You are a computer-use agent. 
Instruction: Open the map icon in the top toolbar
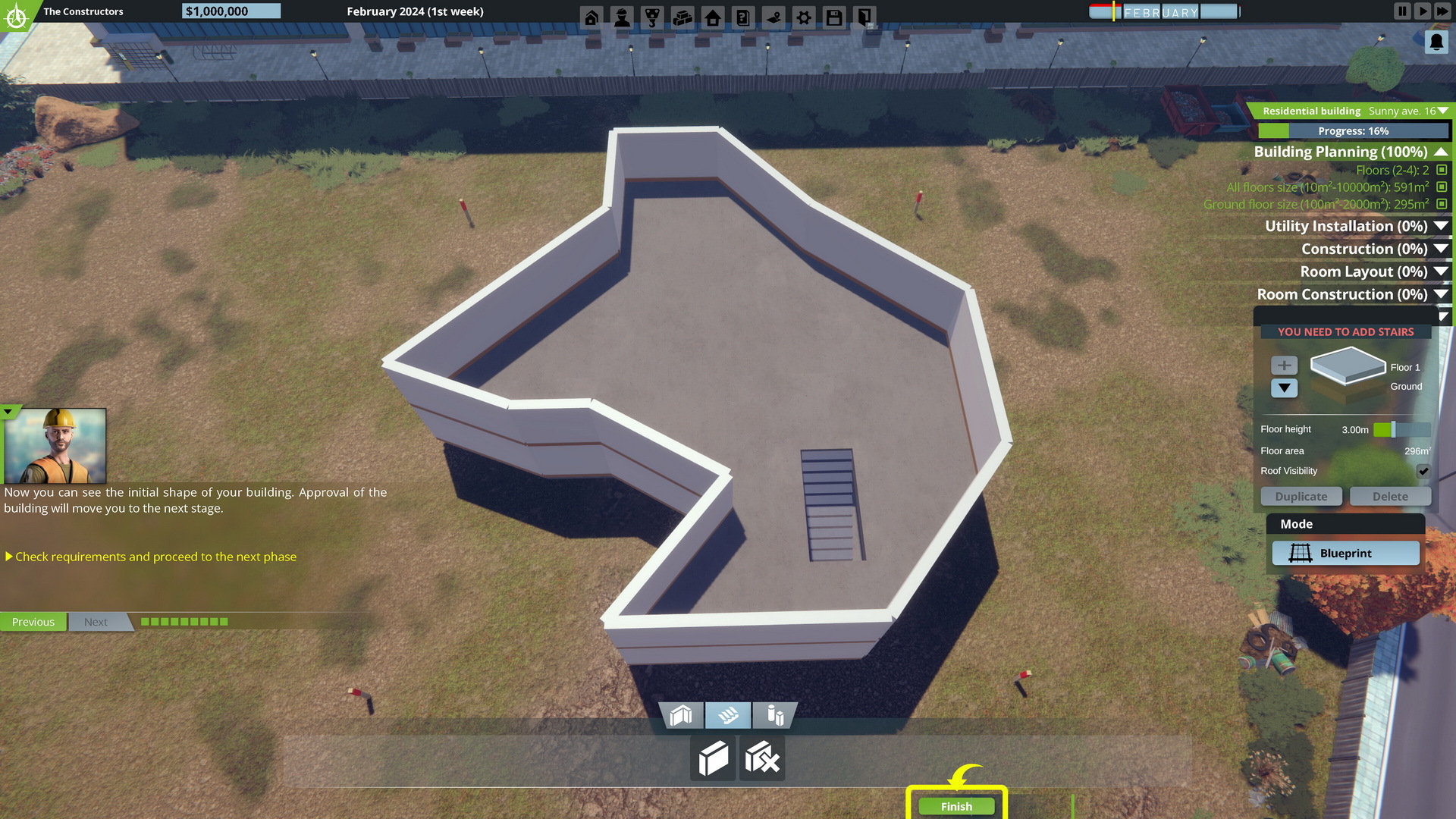[774, 16]
